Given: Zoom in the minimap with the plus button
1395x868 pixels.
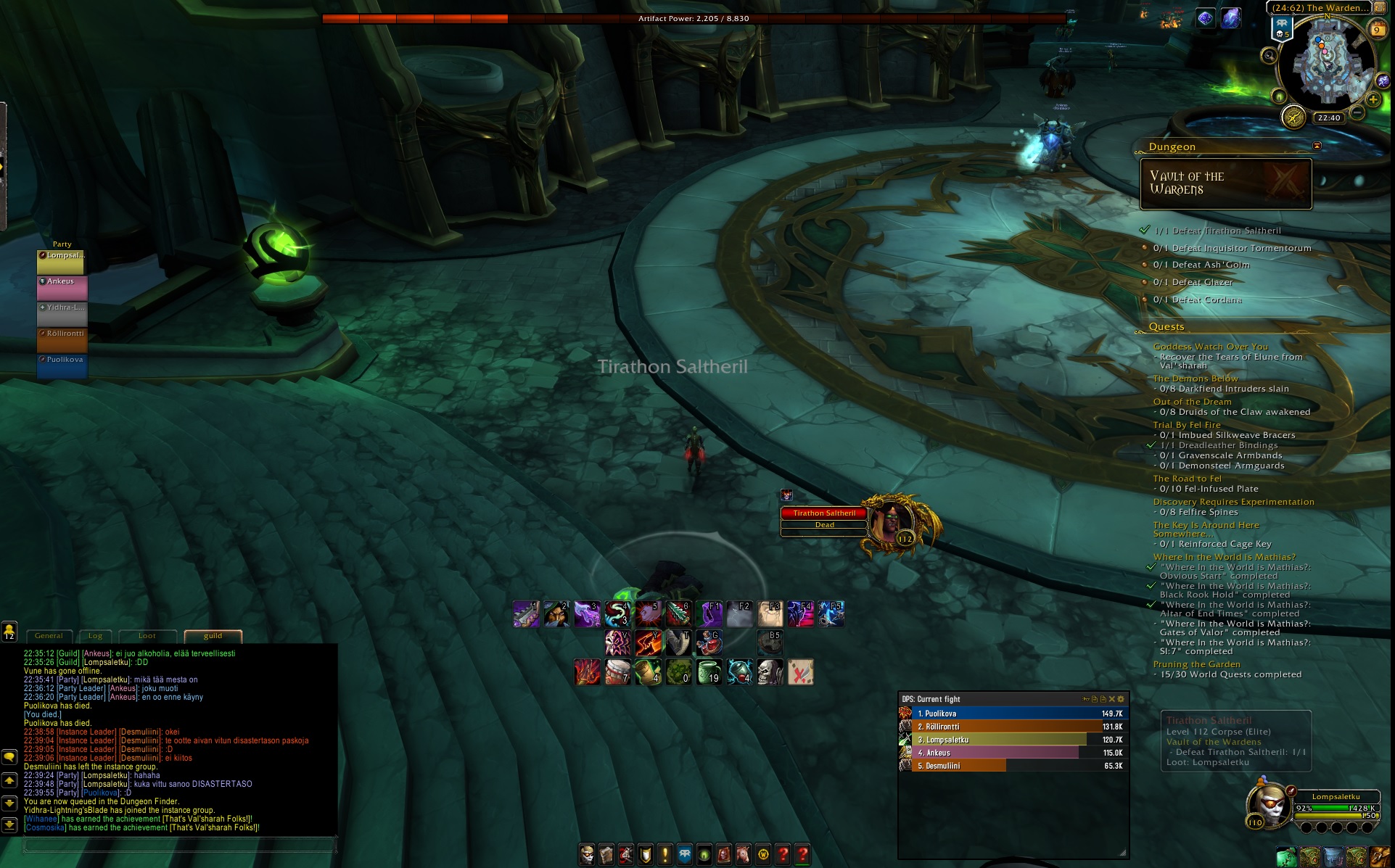Looking at the screenshot, I should 1373,99.
